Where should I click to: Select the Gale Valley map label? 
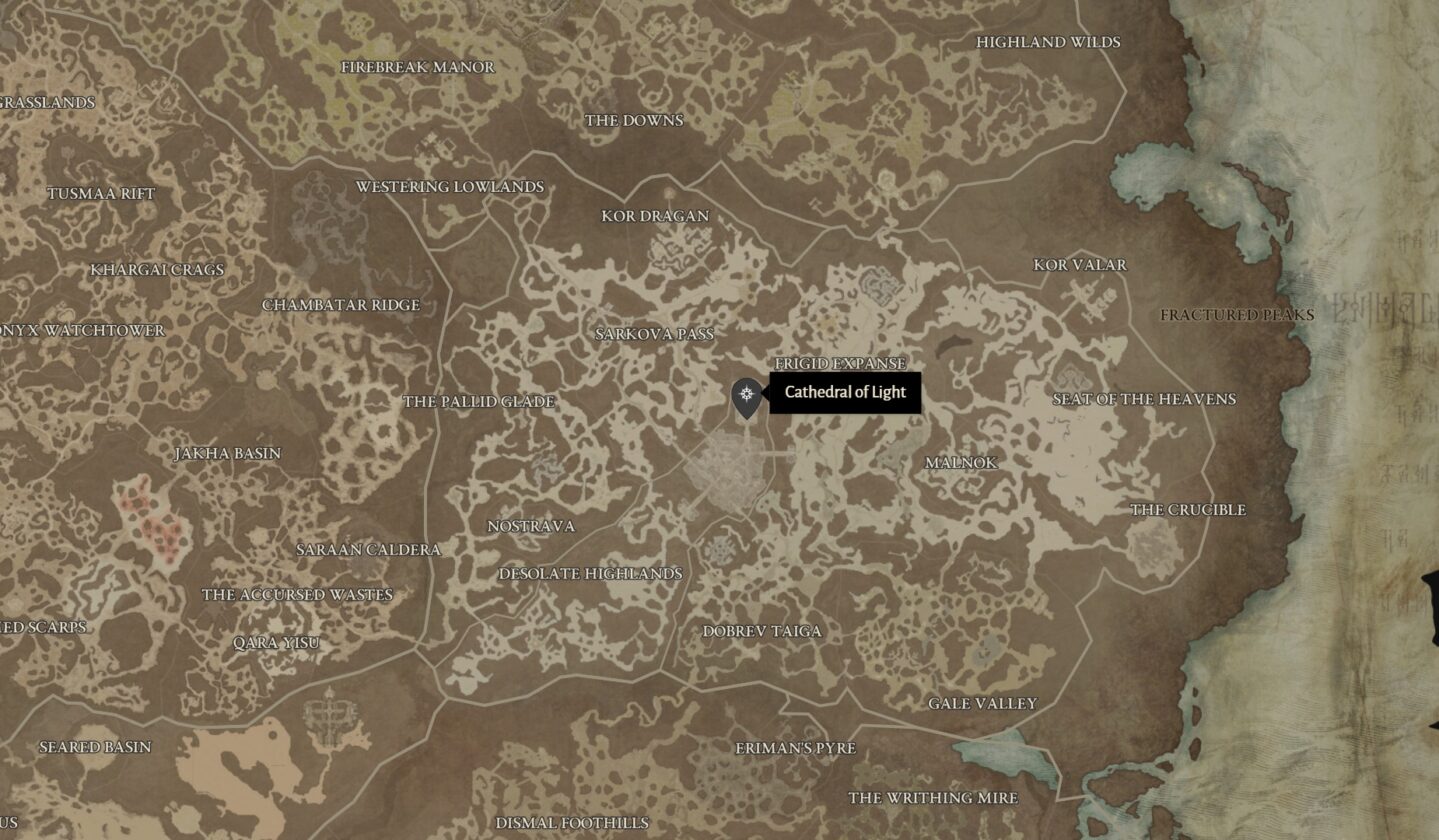tap(982, 704)
